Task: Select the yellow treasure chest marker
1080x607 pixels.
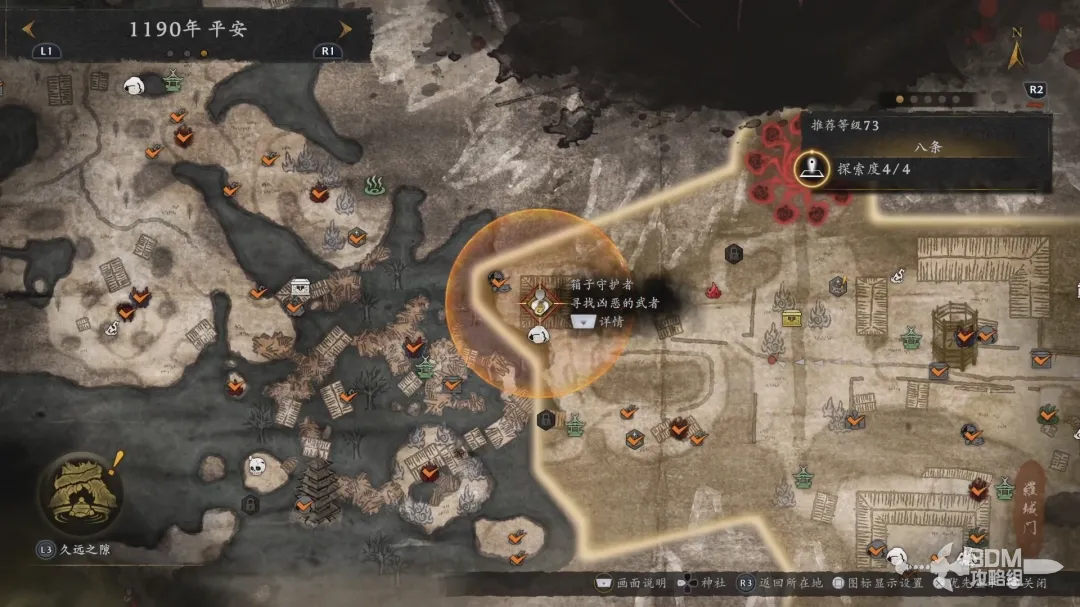Action: tap(793, 317)
